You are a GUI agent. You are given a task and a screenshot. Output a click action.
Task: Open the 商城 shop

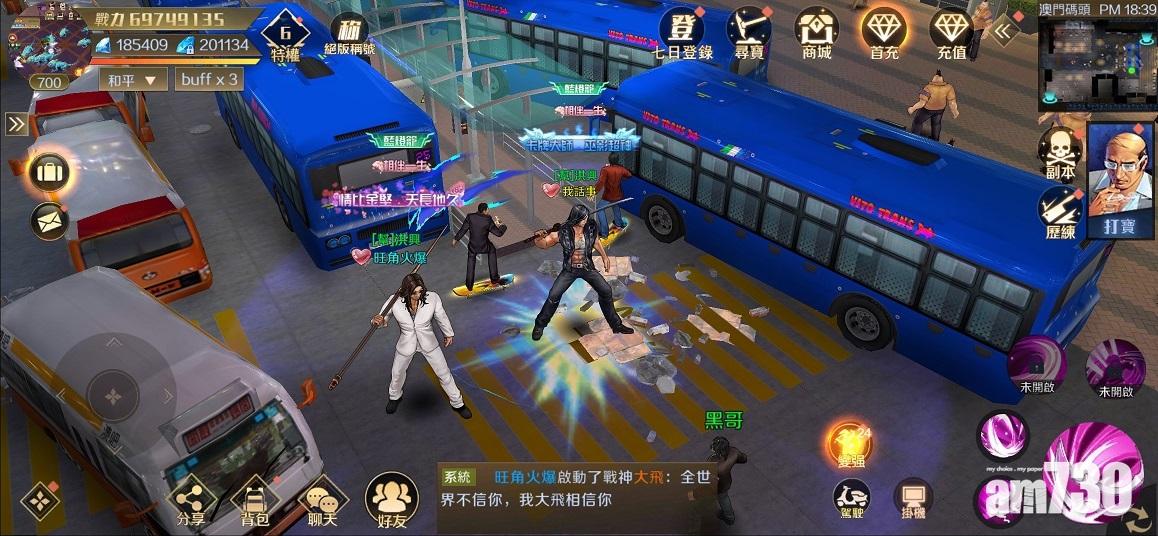click(816, 31)
